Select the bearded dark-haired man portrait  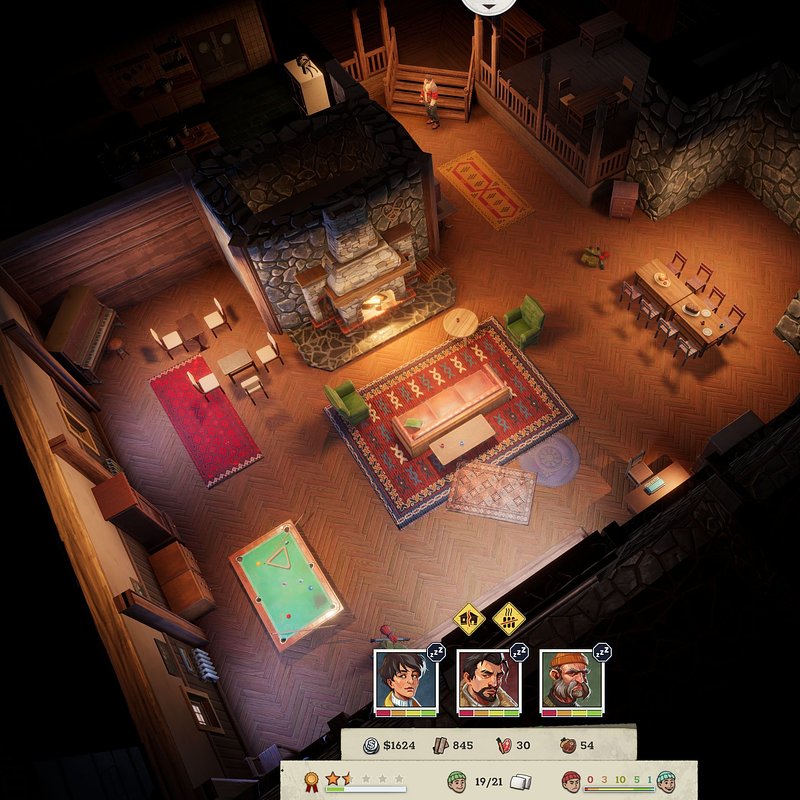488,680
